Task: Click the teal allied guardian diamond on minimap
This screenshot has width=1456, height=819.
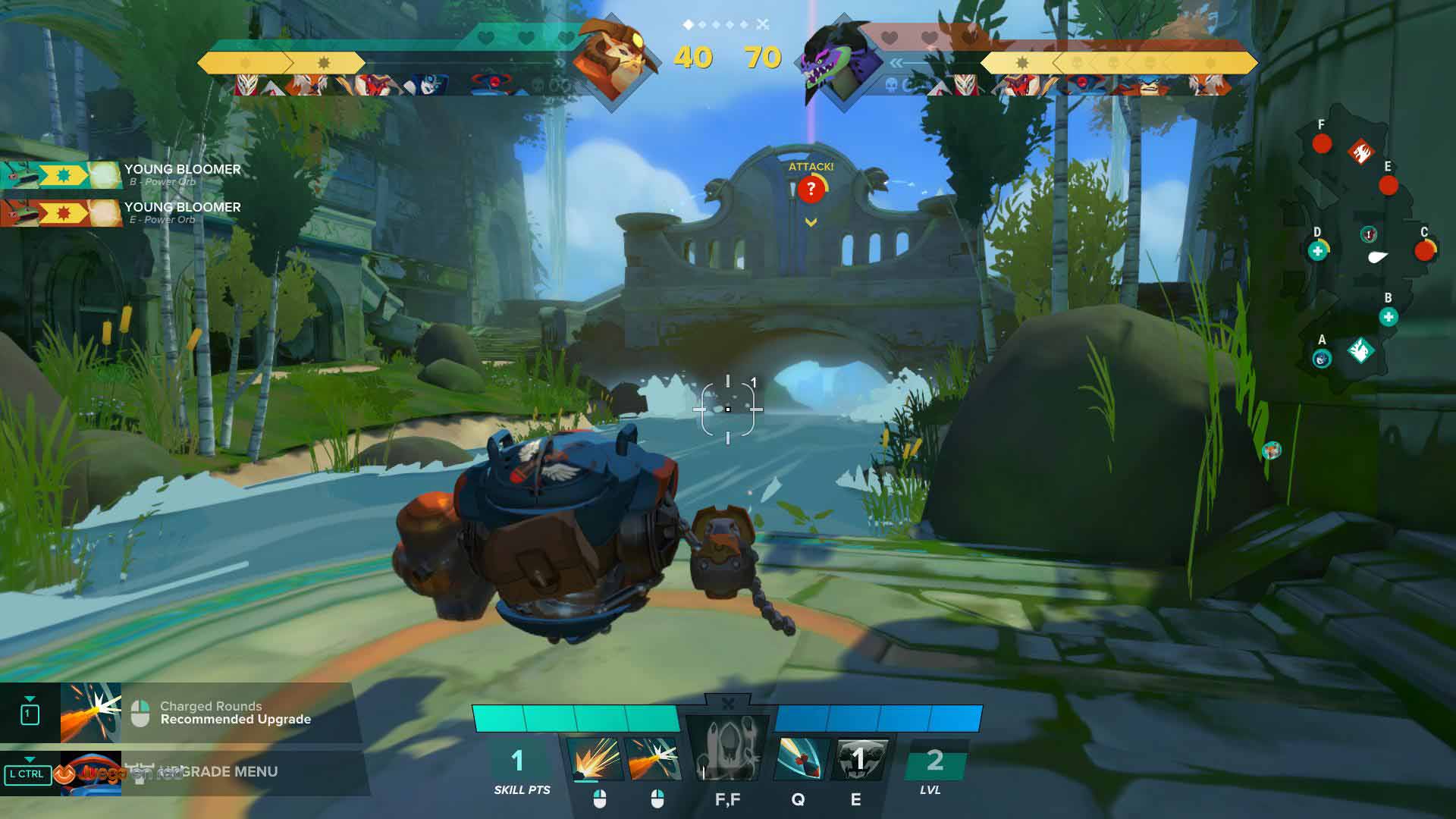Action: [x=1360, y=350]
